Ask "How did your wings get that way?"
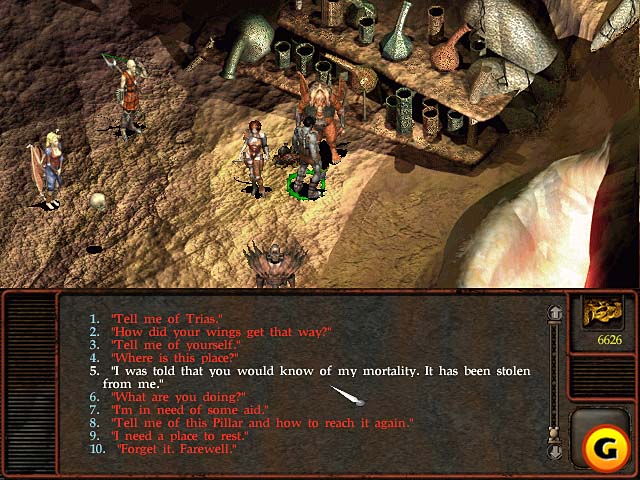Image resolution: width=640 pixels, height=480 pixels. [x=220, y=332]
